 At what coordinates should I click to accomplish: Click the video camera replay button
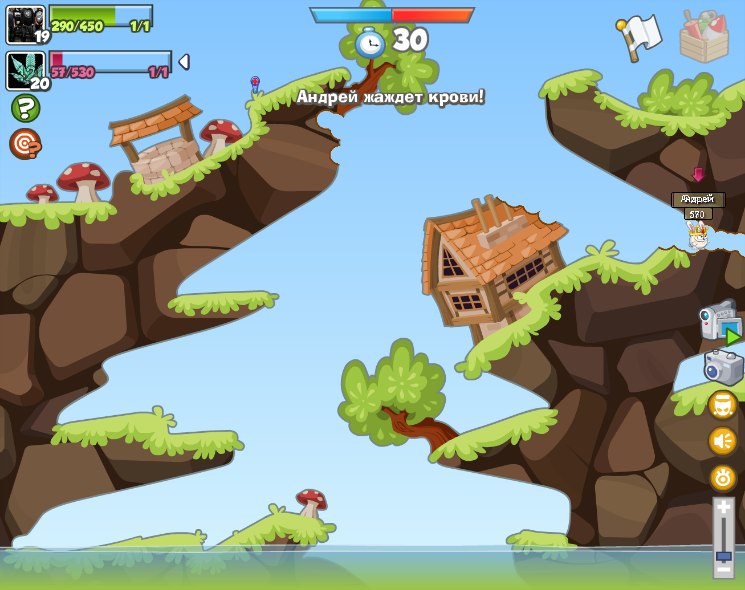coord(719,322)
